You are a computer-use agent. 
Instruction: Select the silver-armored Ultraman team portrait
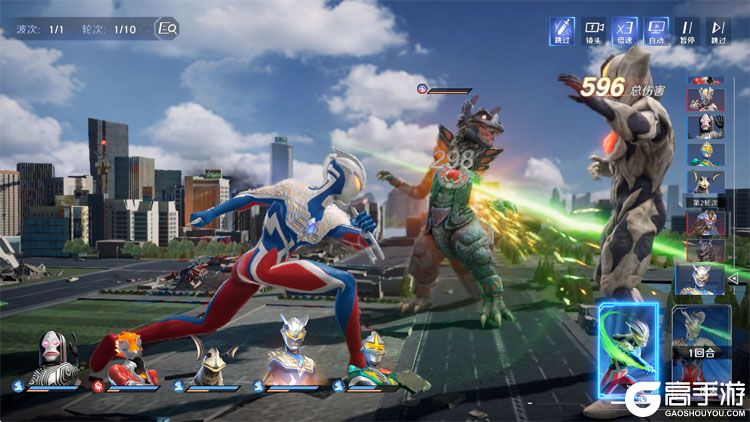pos(293,358)
